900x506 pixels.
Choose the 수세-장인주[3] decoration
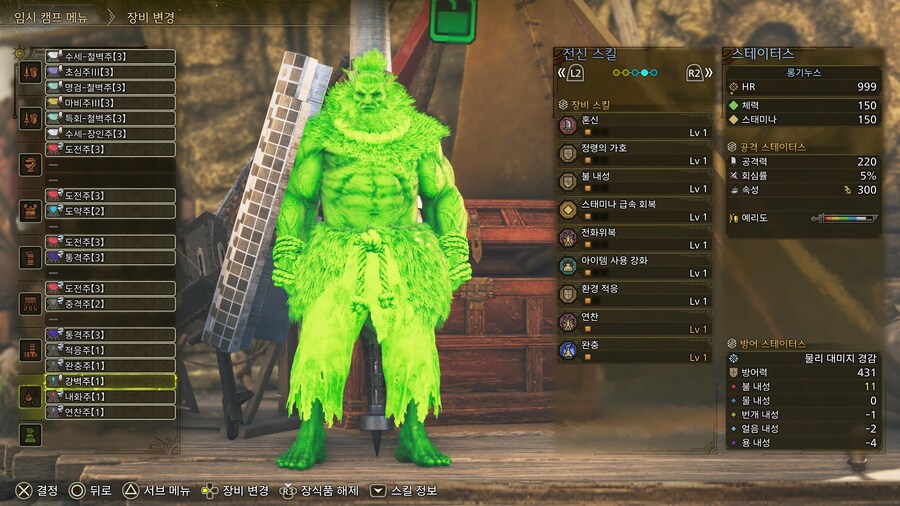[110, 134]
